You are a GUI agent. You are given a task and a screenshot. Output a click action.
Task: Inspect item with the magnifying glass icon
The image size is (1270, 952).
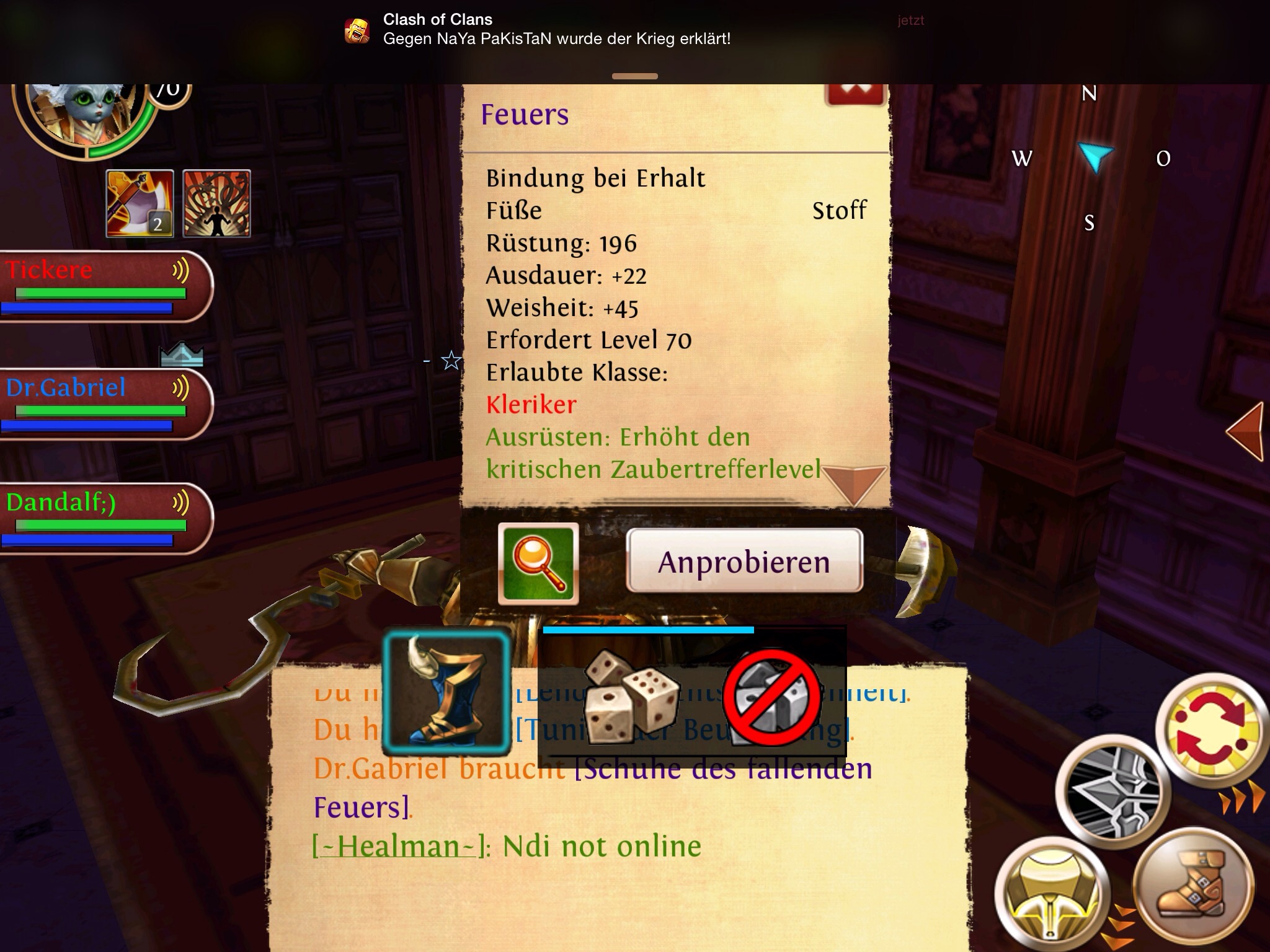coord(538,563)
